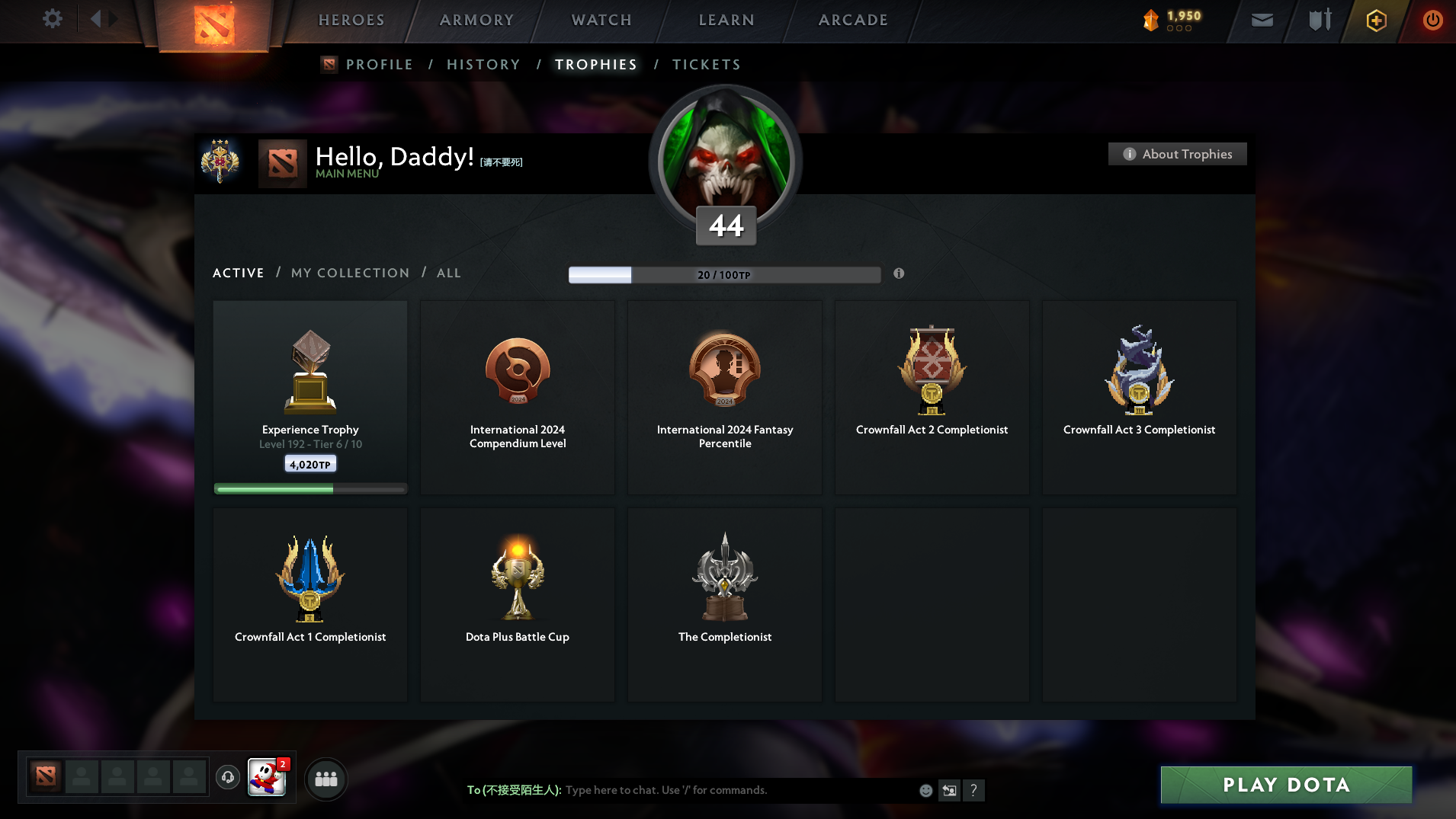Open the friends list icon
Screen dimensions: 1456x819
(326, 778)
